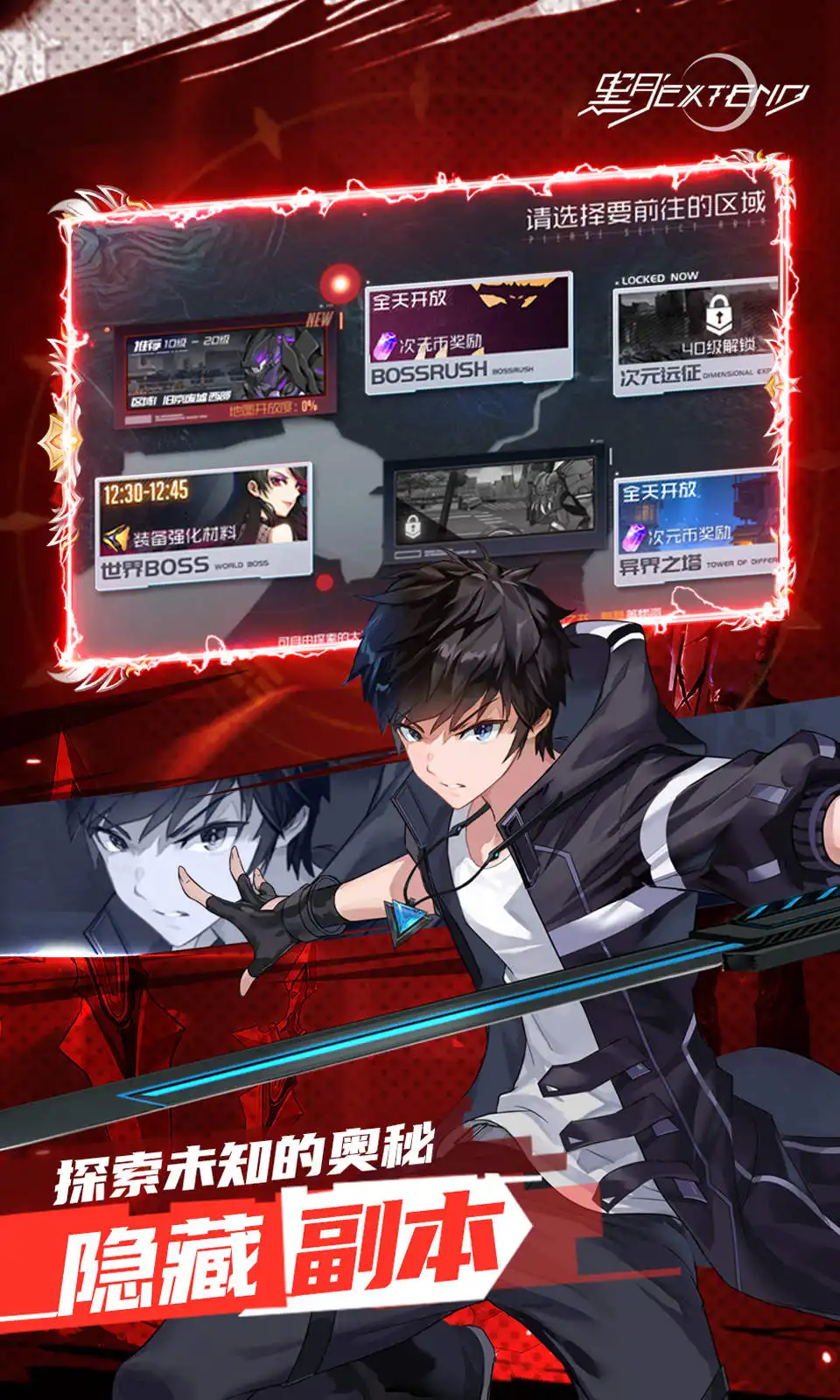The image size is (840, 1400).
Task: Select the 世界BOSS world boss tile
Action: pyautogui.click(x=204, y=527)
